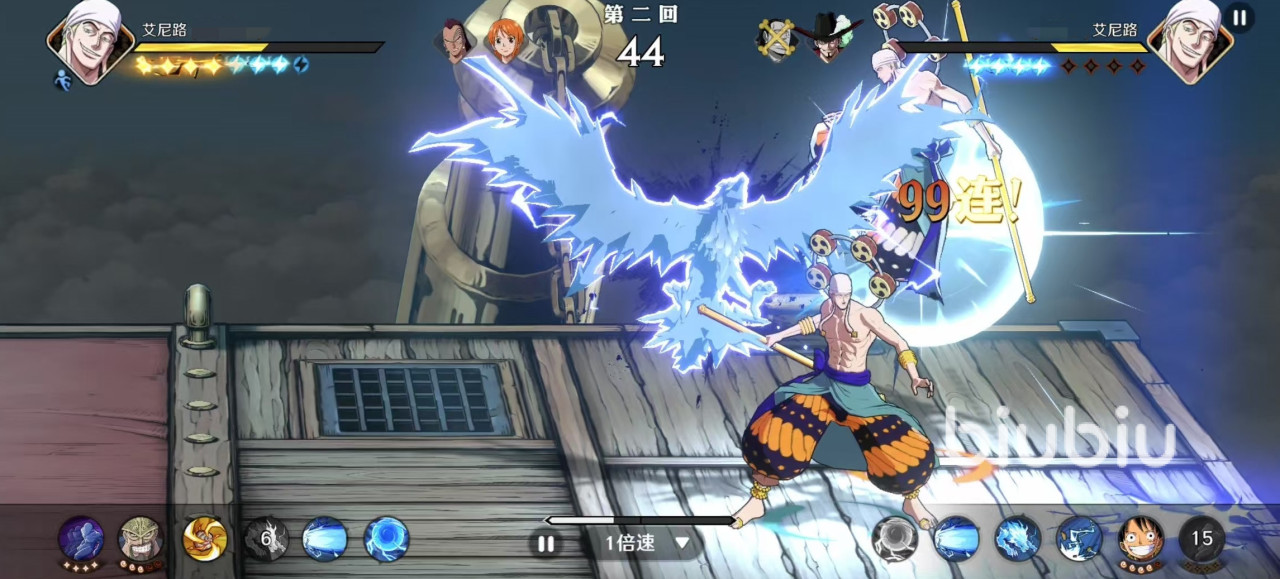Select the dark-haired teammate portrait beside Nami
The image size is (1280, 579).
tap(455, 41)
